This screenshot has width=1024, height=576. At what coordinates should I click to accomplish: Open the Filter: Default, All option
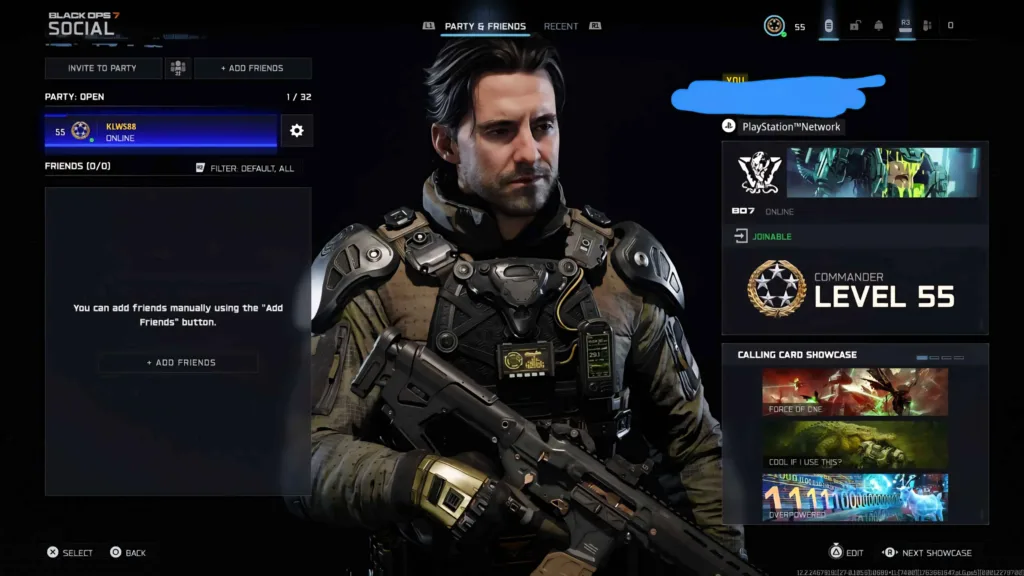tap(245, 168)
